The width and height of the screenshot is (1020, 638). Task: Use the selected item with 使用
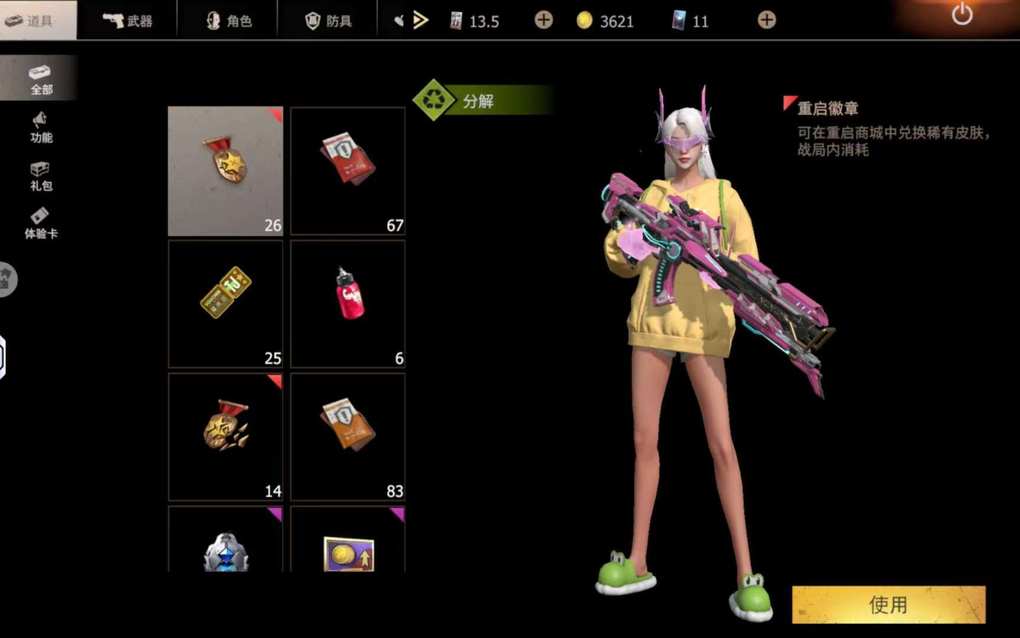(x=888, y=604)
